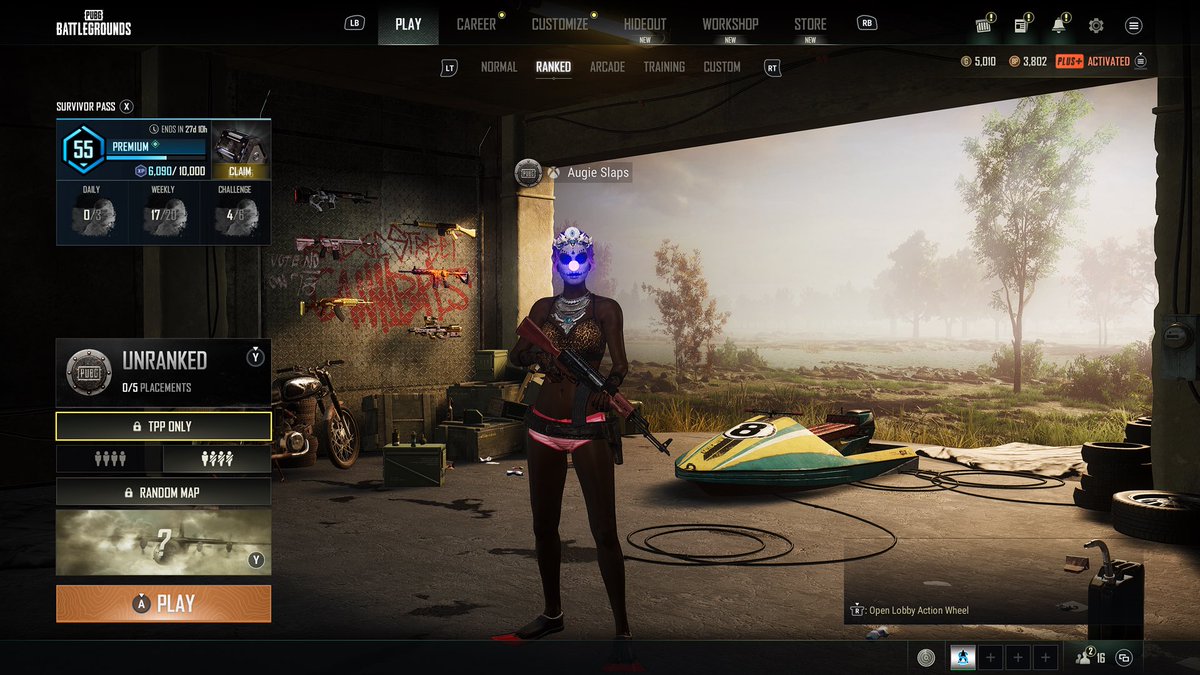1200x675 pixels.
Task: Open the Custom match tab
Action: pos(722,67)
